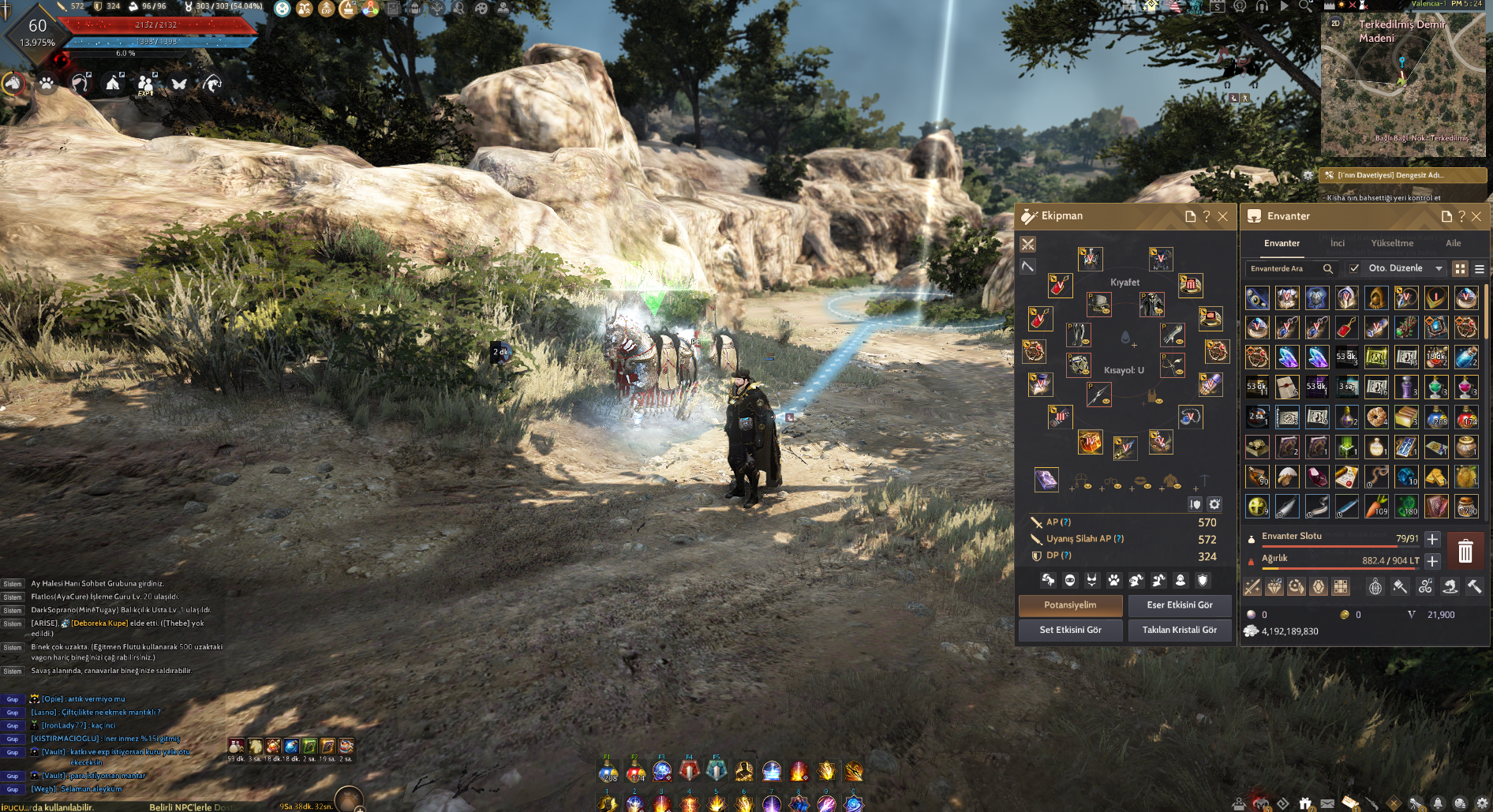Open the trash/delete item icon in Envanter
The image size is (1493, 812).
(x=1466, y=551)
